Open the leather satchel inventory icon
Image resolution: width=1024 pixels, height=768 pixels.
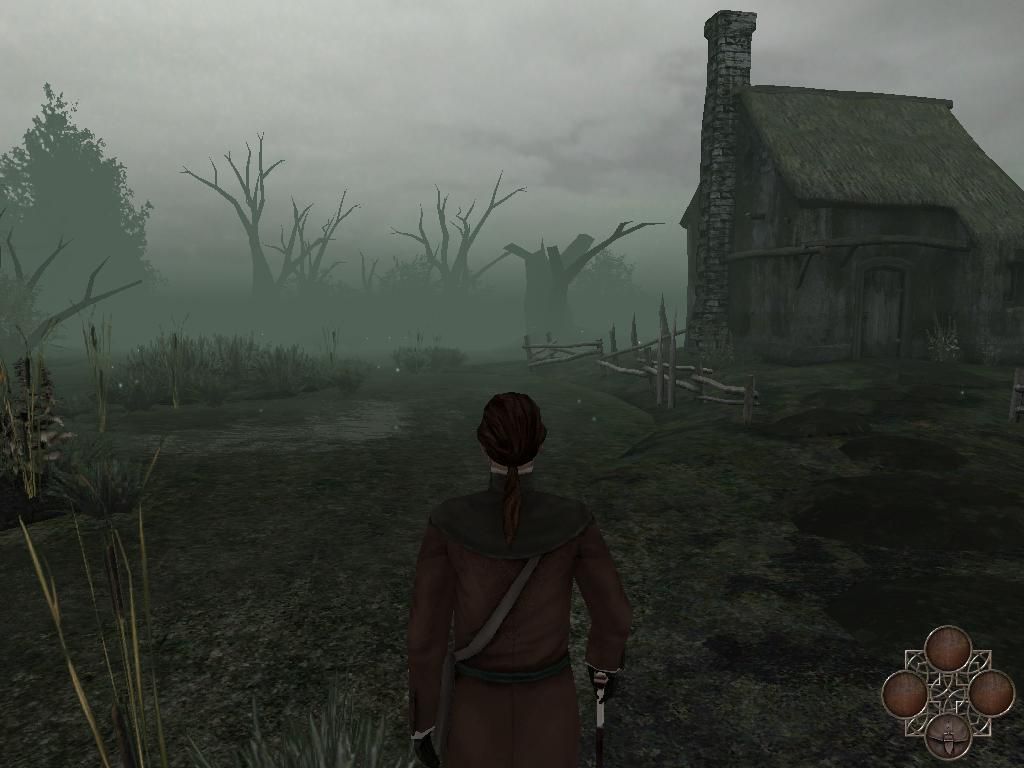[x=947, y=737]
